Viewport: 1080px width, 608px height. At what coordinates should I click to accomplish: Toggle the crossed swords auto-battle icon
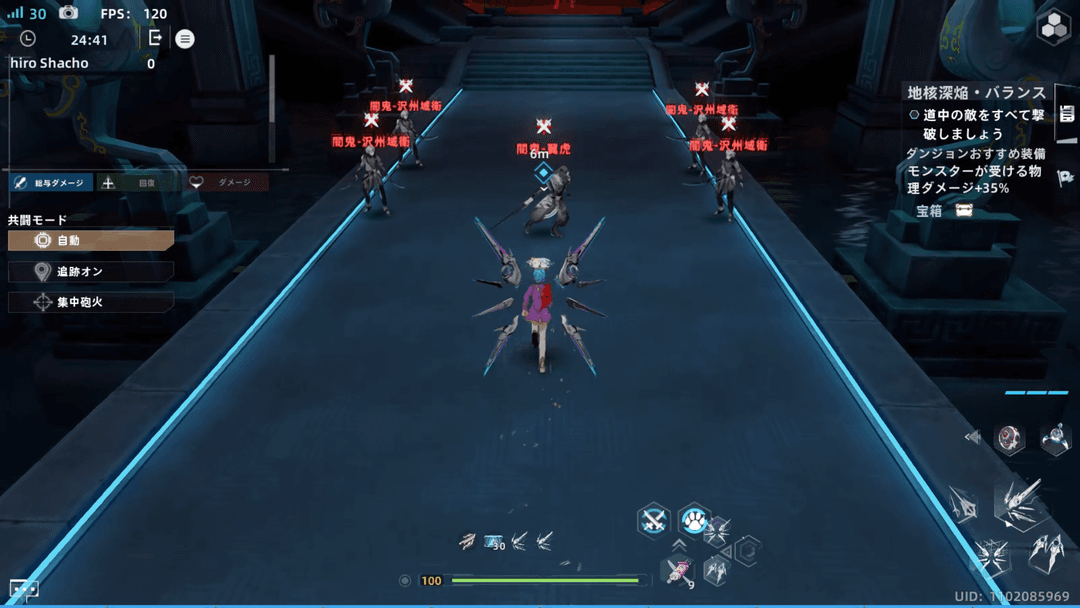click(x=654, y=519)
